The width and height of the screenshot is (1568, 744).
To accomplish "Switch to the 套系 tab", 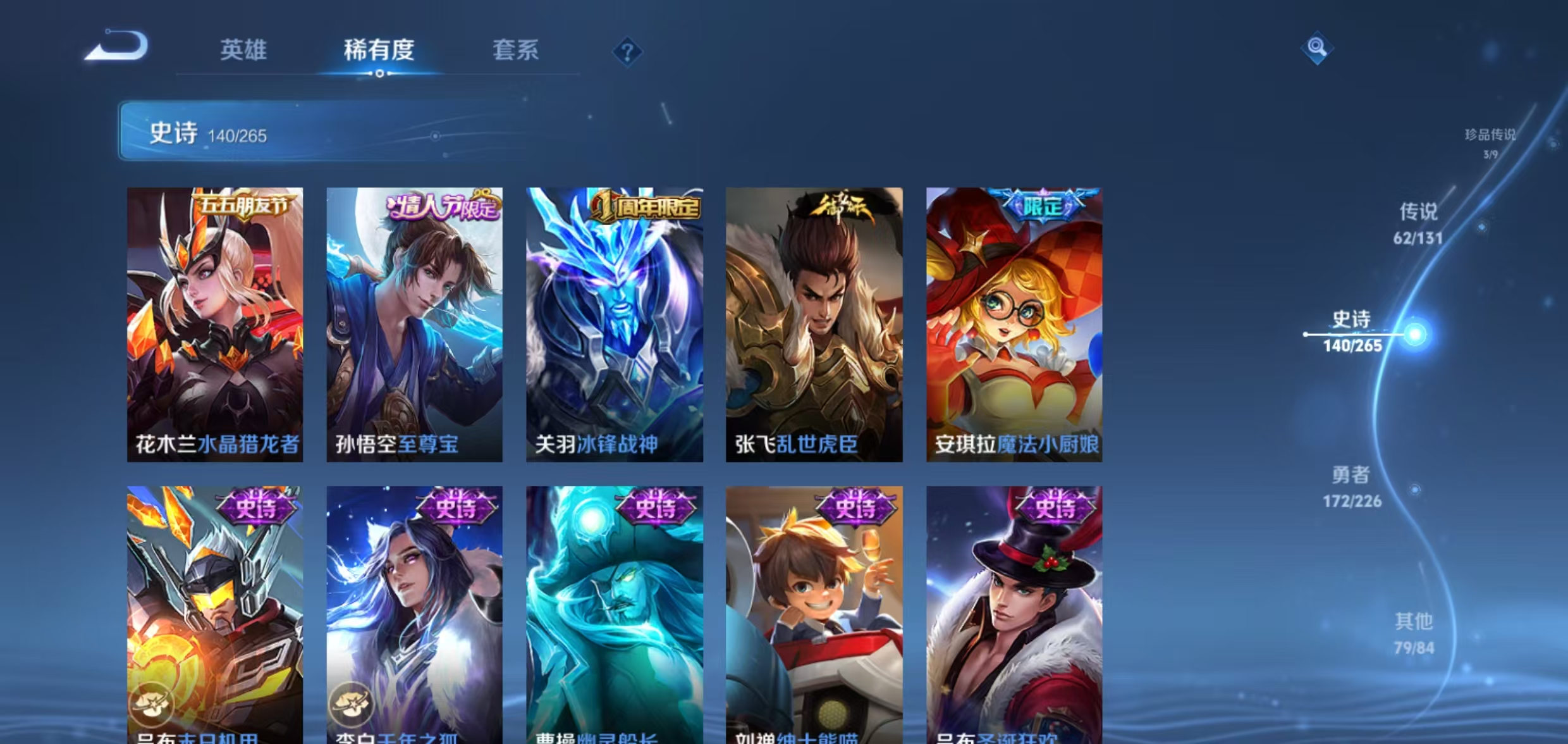I will point(515,51).
